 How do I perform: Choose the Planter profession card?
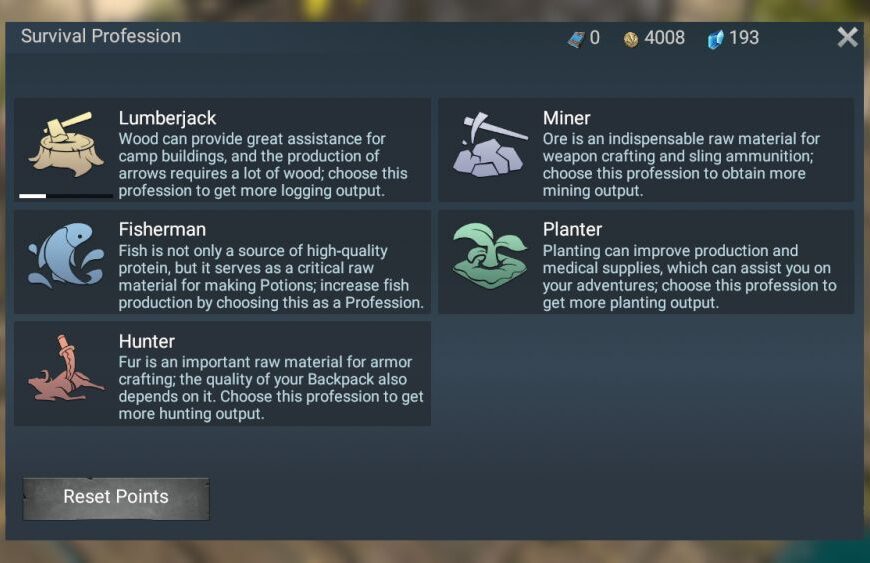click(646, 262)
